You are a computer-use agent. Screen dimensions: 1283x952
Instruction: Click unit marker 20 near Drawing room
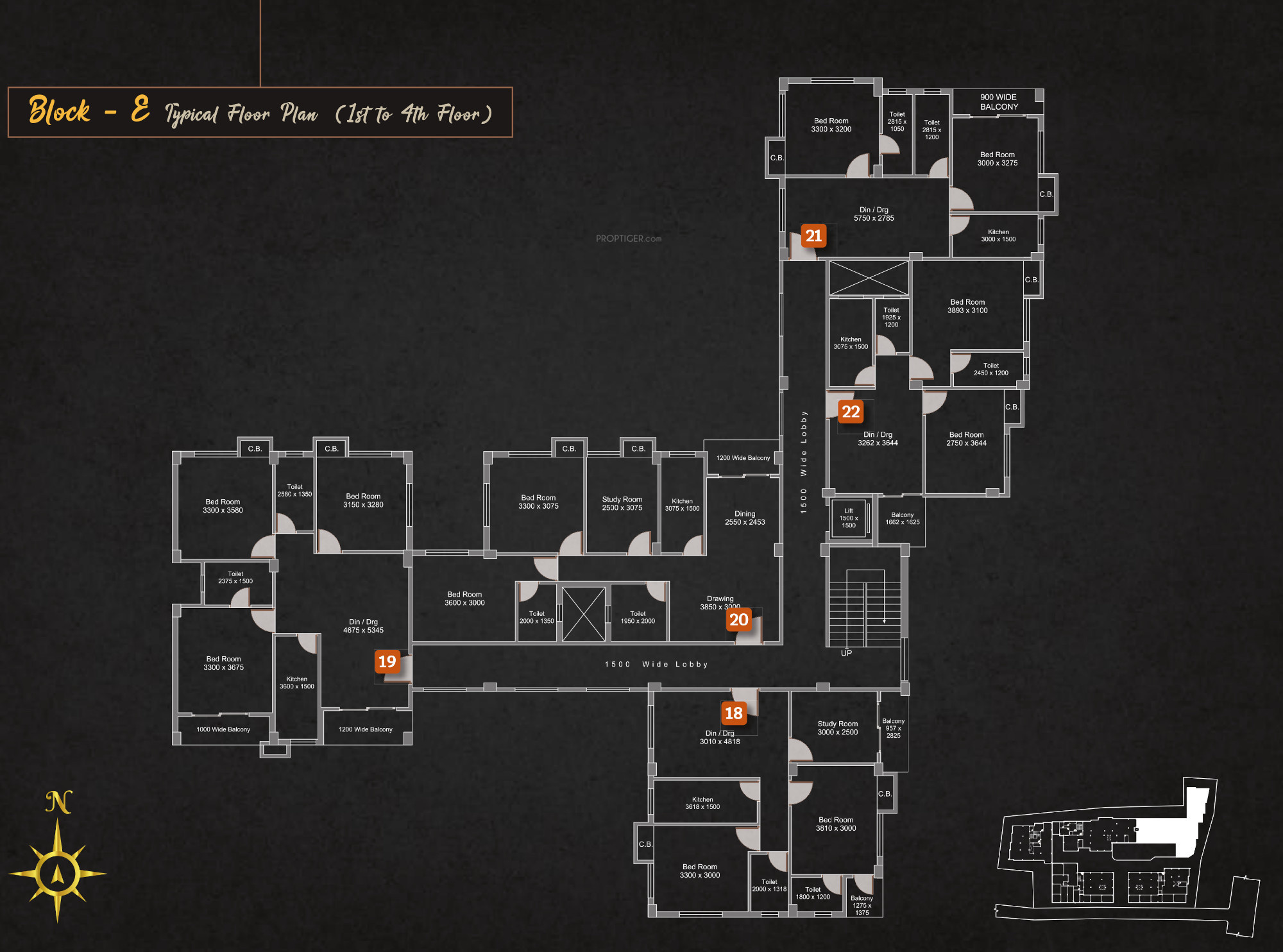pos(738,620)
